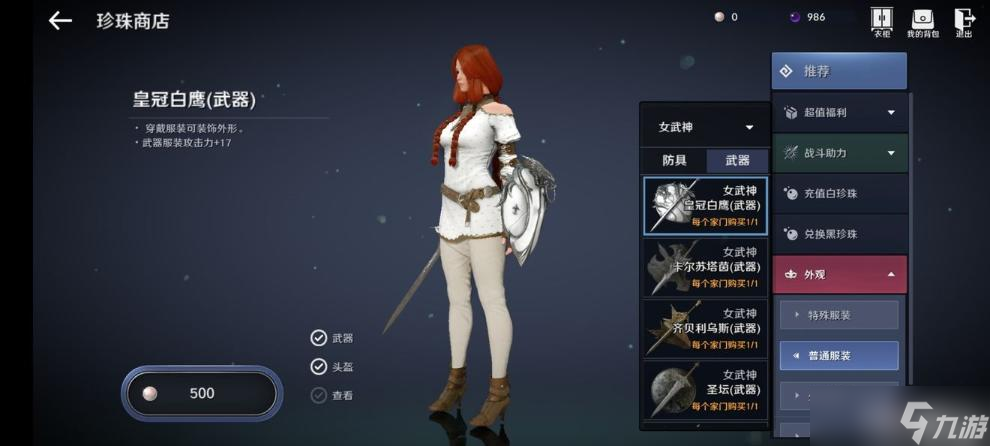990x446 pixels.
Task: Click the 退出 exit icon
Action: (x=964, y=22)
